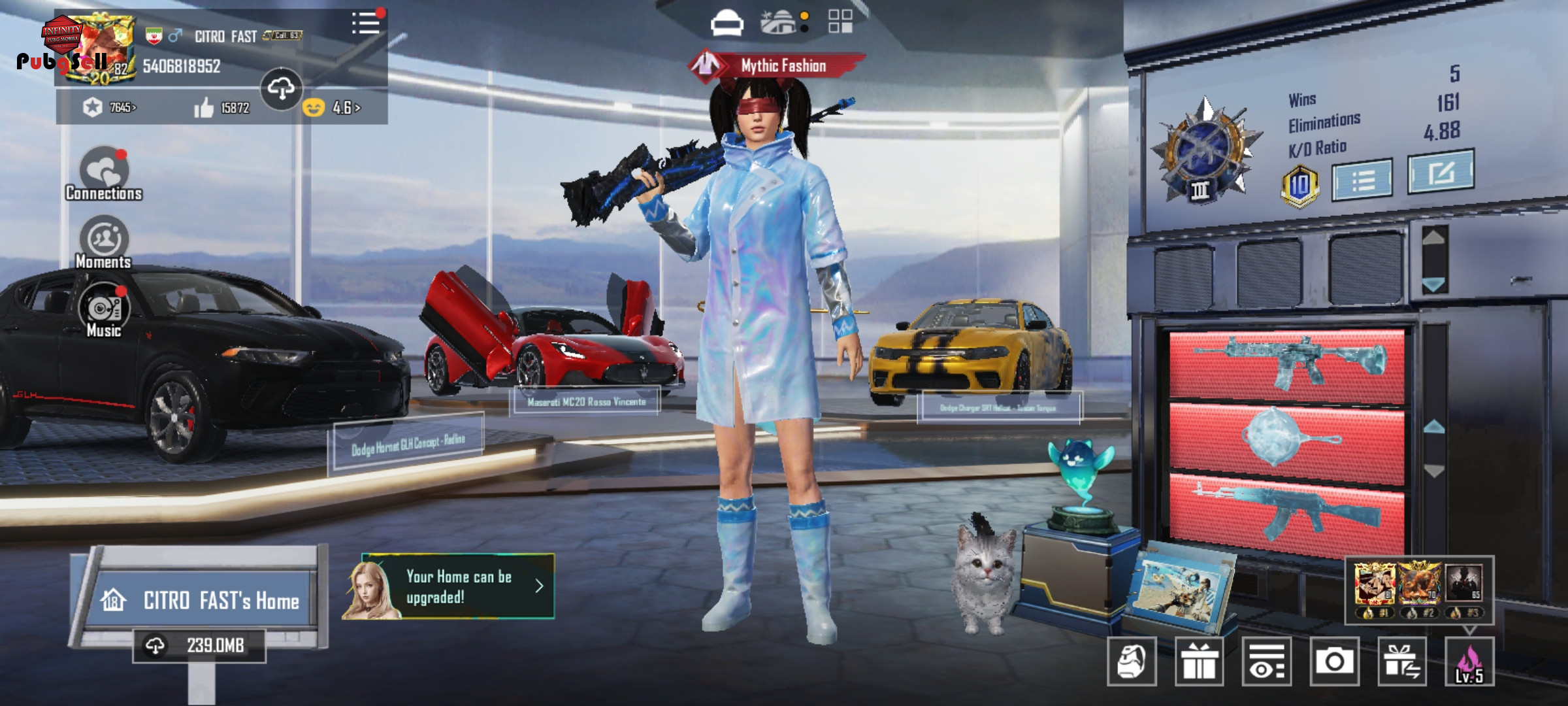Open the camera photo mode
1568x706 pixels.
click(1334, 662)
